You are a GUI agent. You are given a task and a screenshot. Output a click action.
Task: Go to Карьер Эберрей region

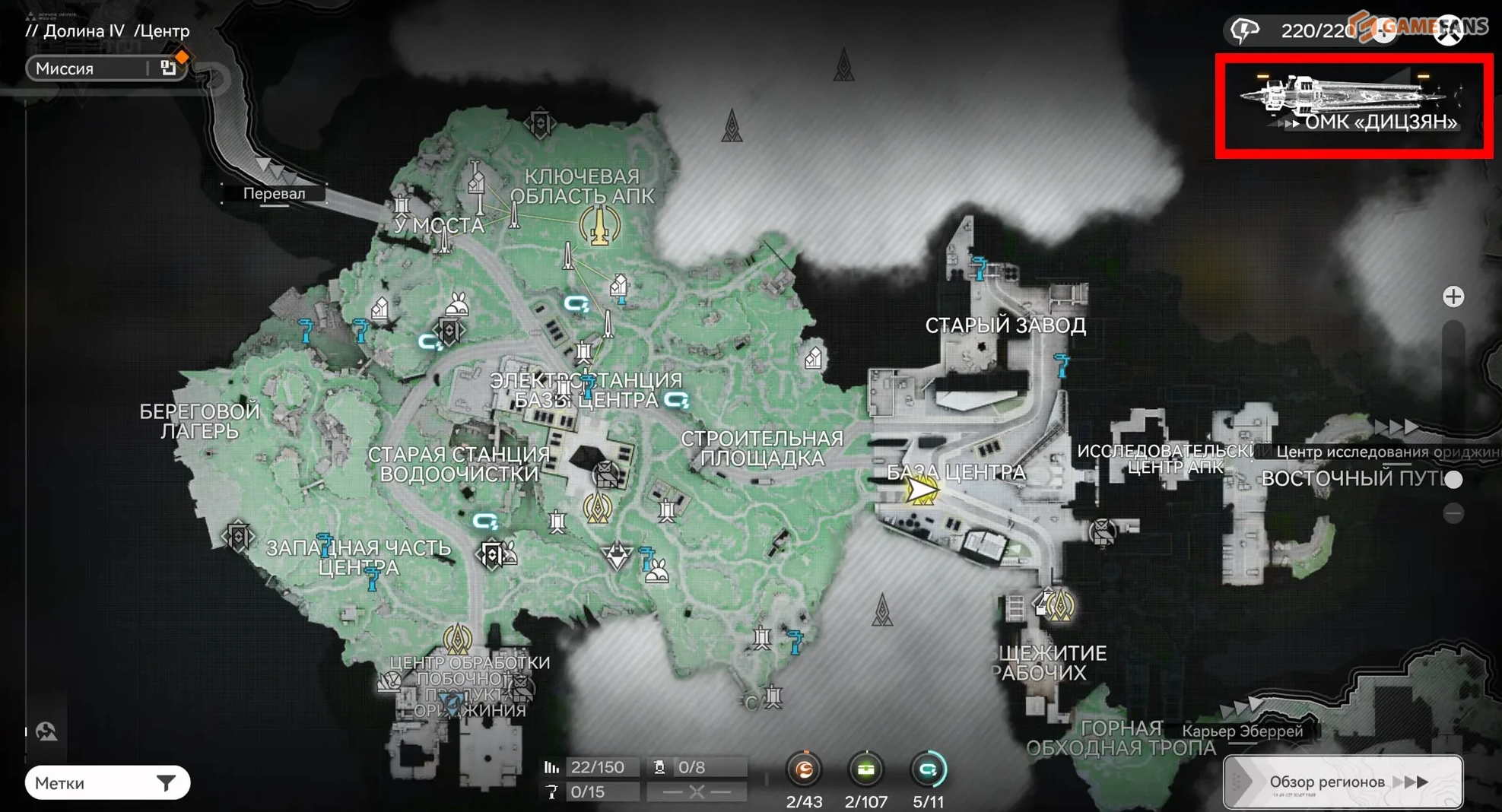1242,731
